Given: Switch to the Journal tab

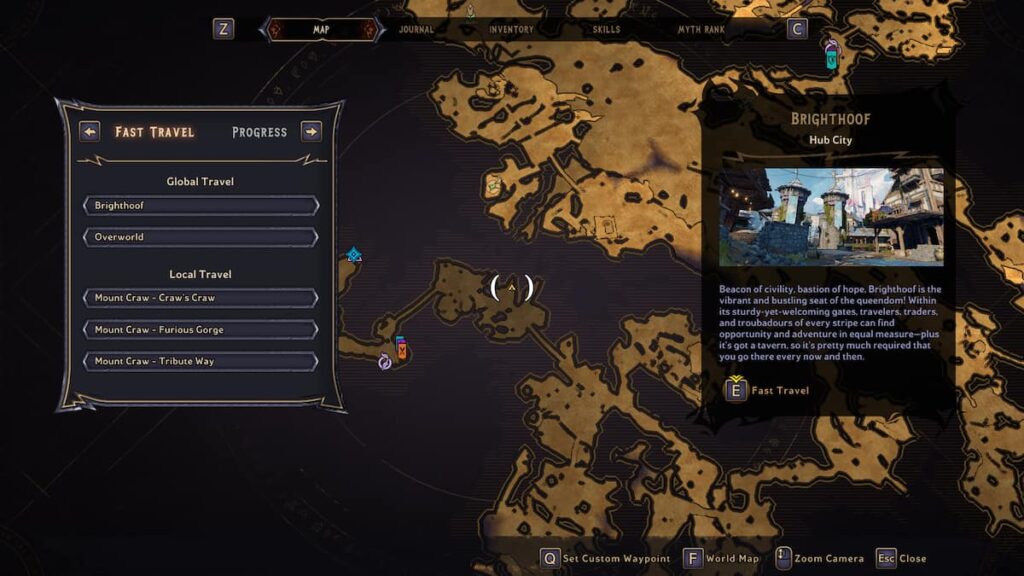Looking at the screenshot, I should point(416,30).
